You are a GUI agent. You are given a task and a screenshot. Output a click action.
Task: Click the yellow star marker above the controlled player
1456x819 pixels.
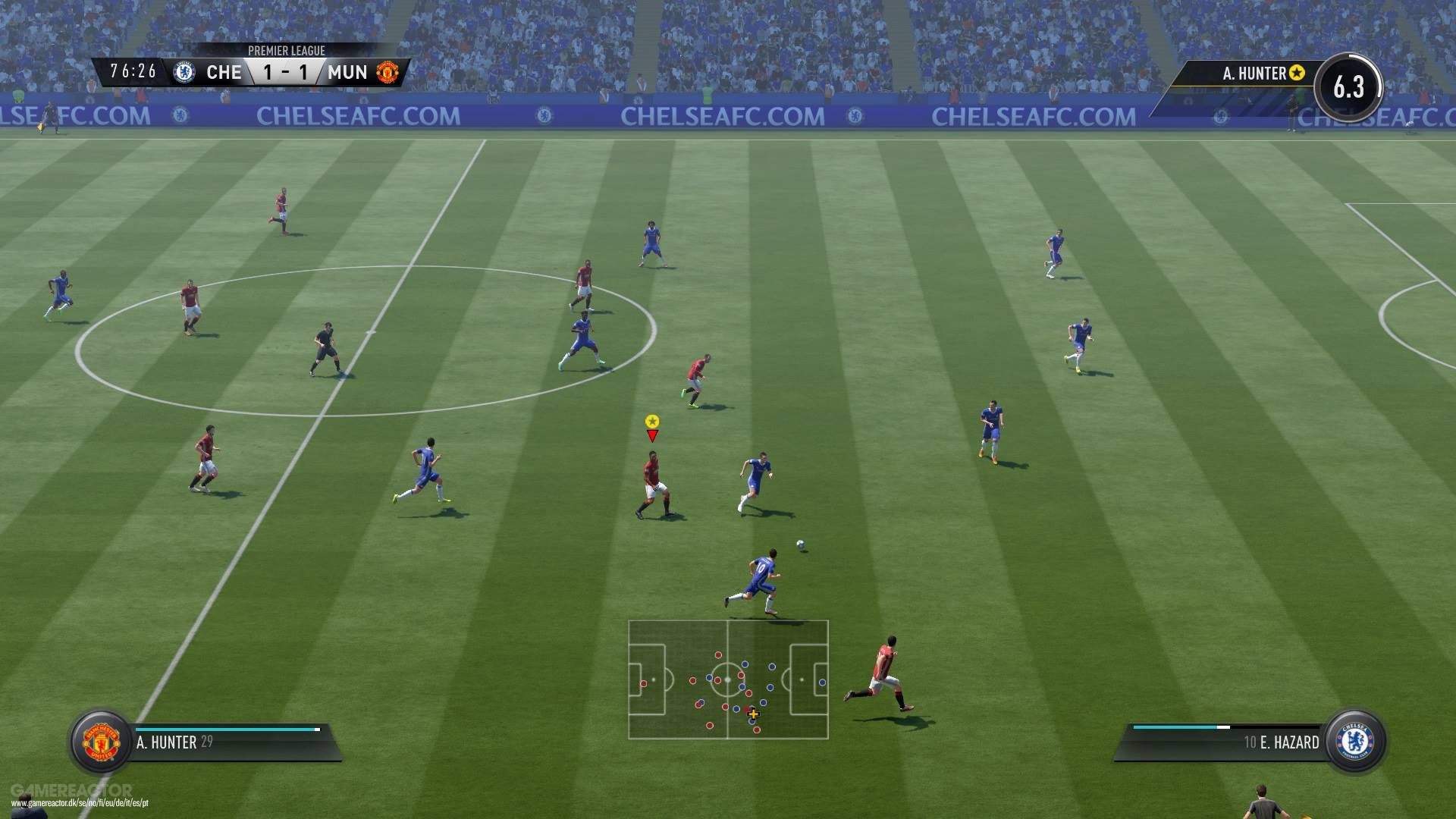(x=651, y=419)
